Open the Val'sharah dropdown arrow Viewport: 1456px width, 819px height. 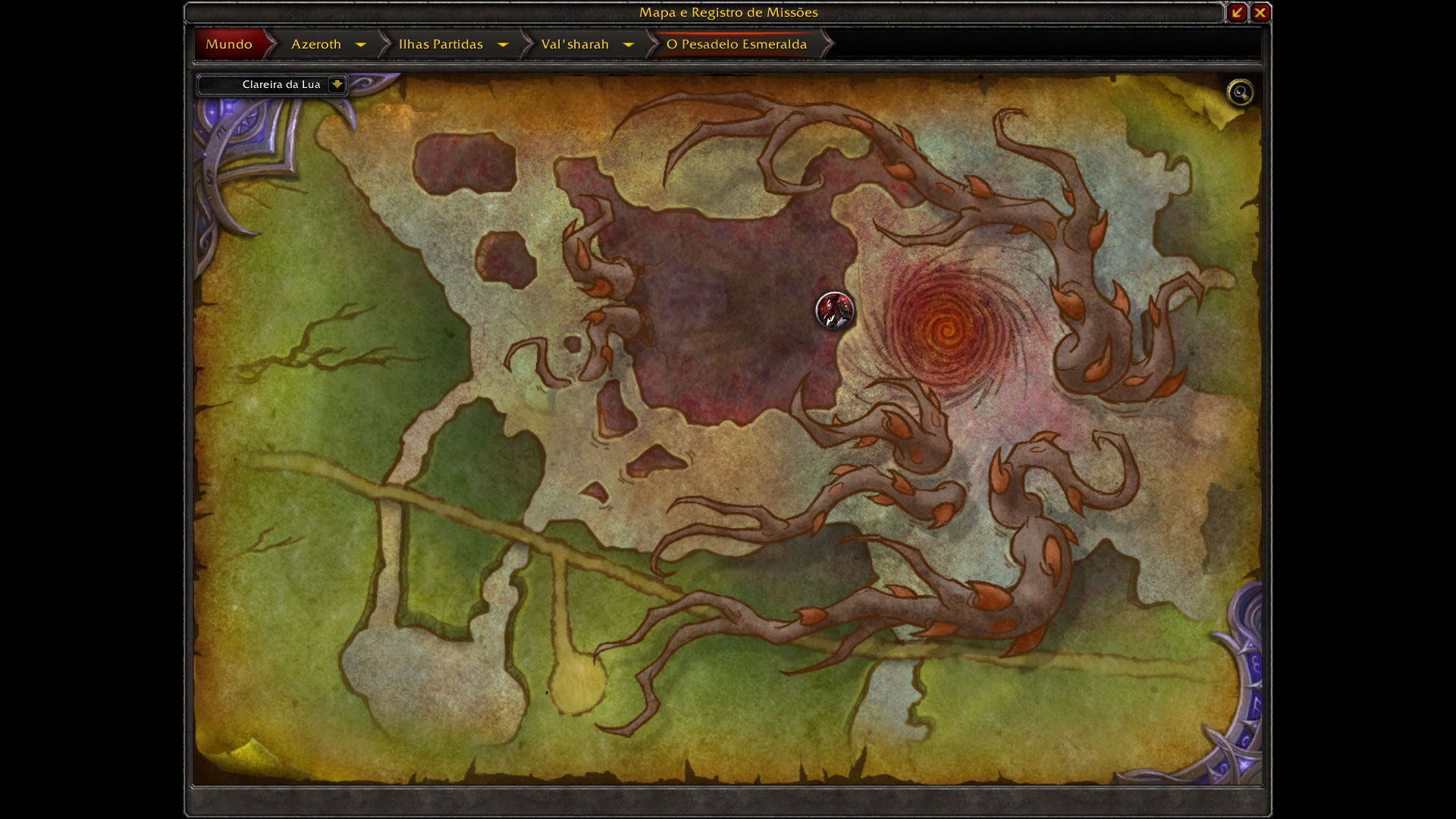click(629, 45)
